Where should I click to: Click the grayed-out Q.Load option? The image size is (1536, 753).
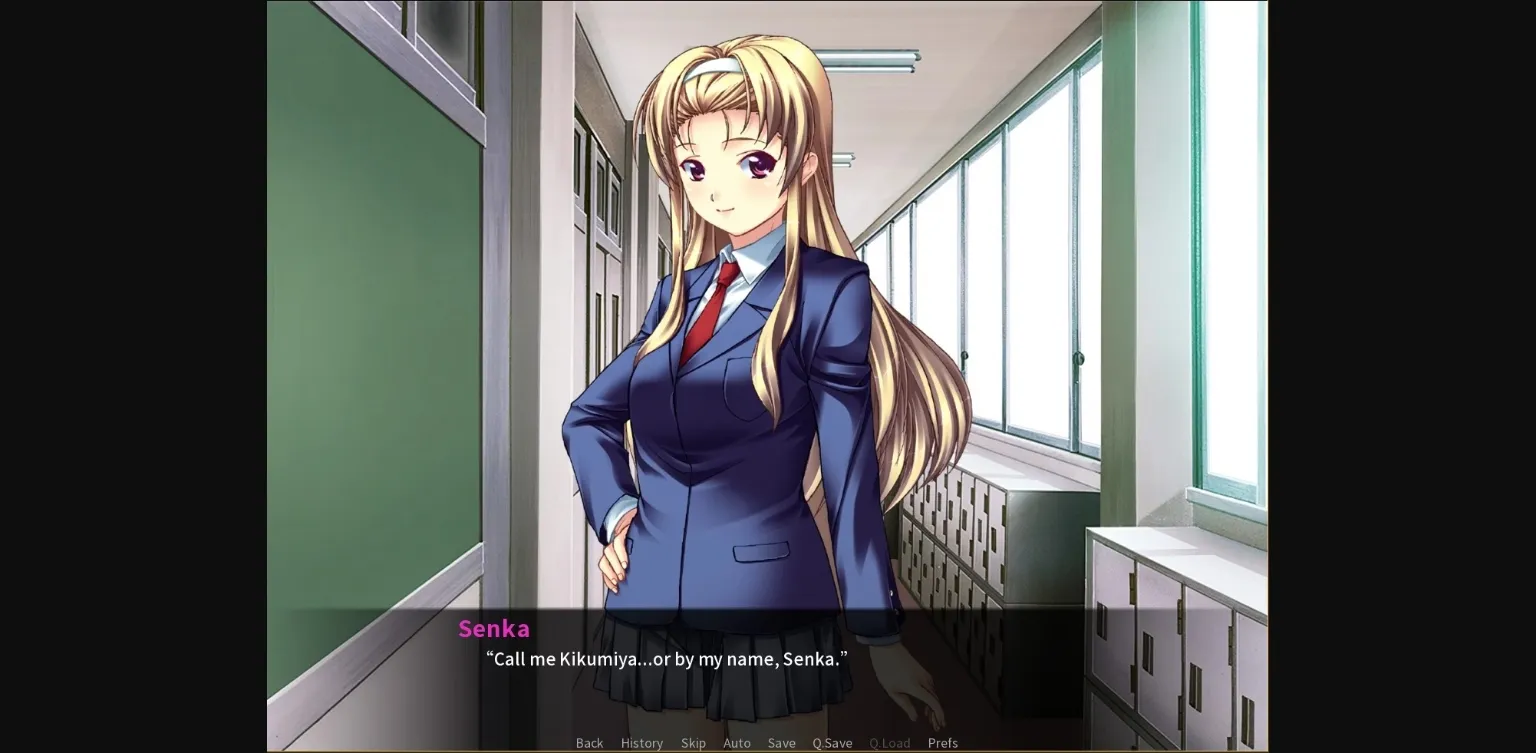pos(889,743)
